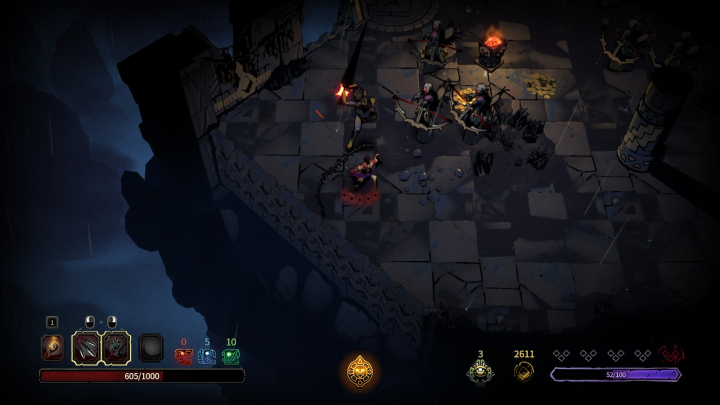720x405 pixels.
Task: Click the eye totem icon showing 3
Action: click(x=480, y=372)
